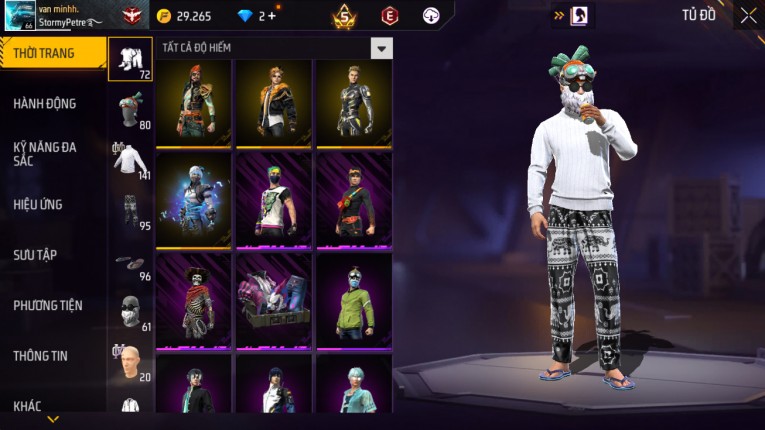Select the shoes subcategory showing 96 items
The width and height of the screenshot is (765, 430).
click(130, 262)
